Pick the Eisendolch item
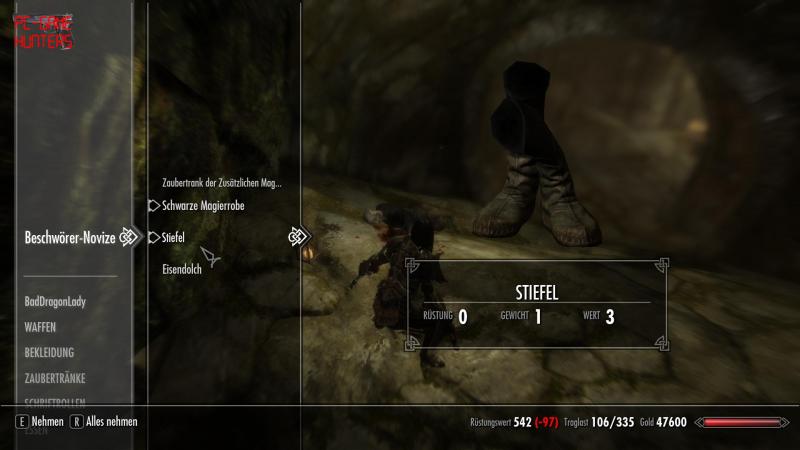 pos(182,270)
